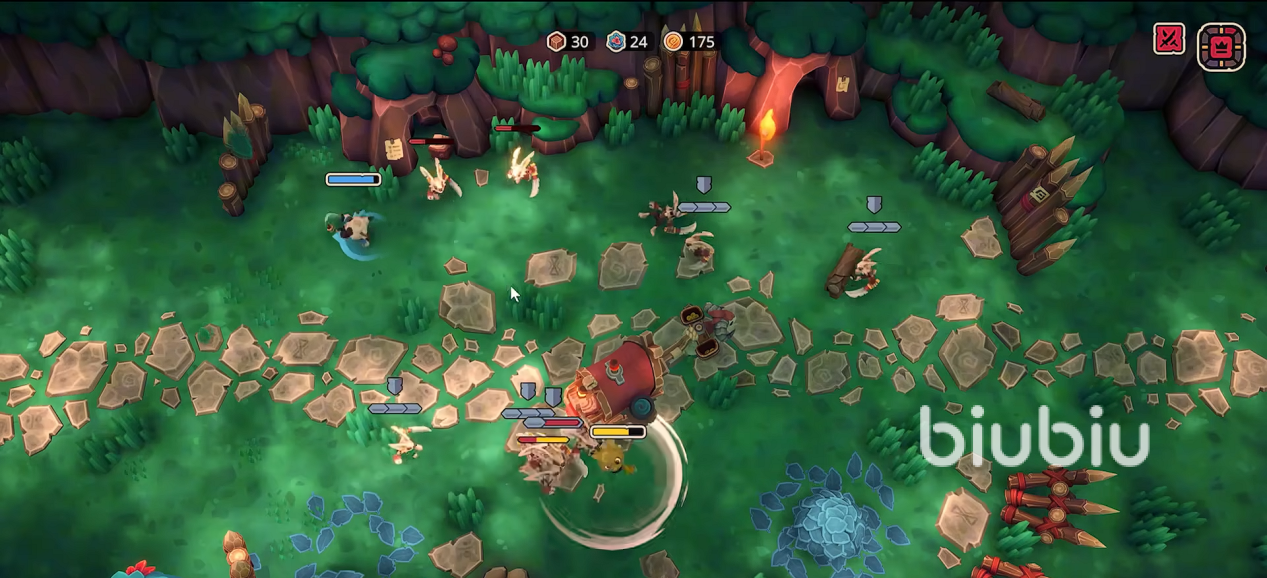Click the red crossed swords icon
1267x578 pixels.
pyautogui.click(x=1168, y=40)
